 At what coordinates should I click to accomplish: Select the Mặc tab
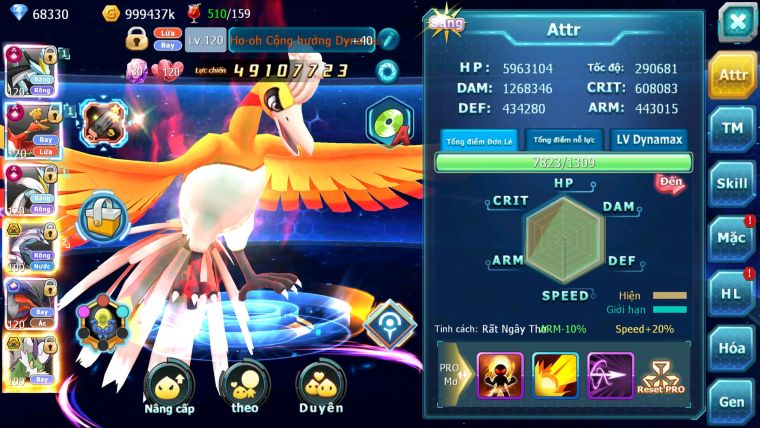coord(732,239)
